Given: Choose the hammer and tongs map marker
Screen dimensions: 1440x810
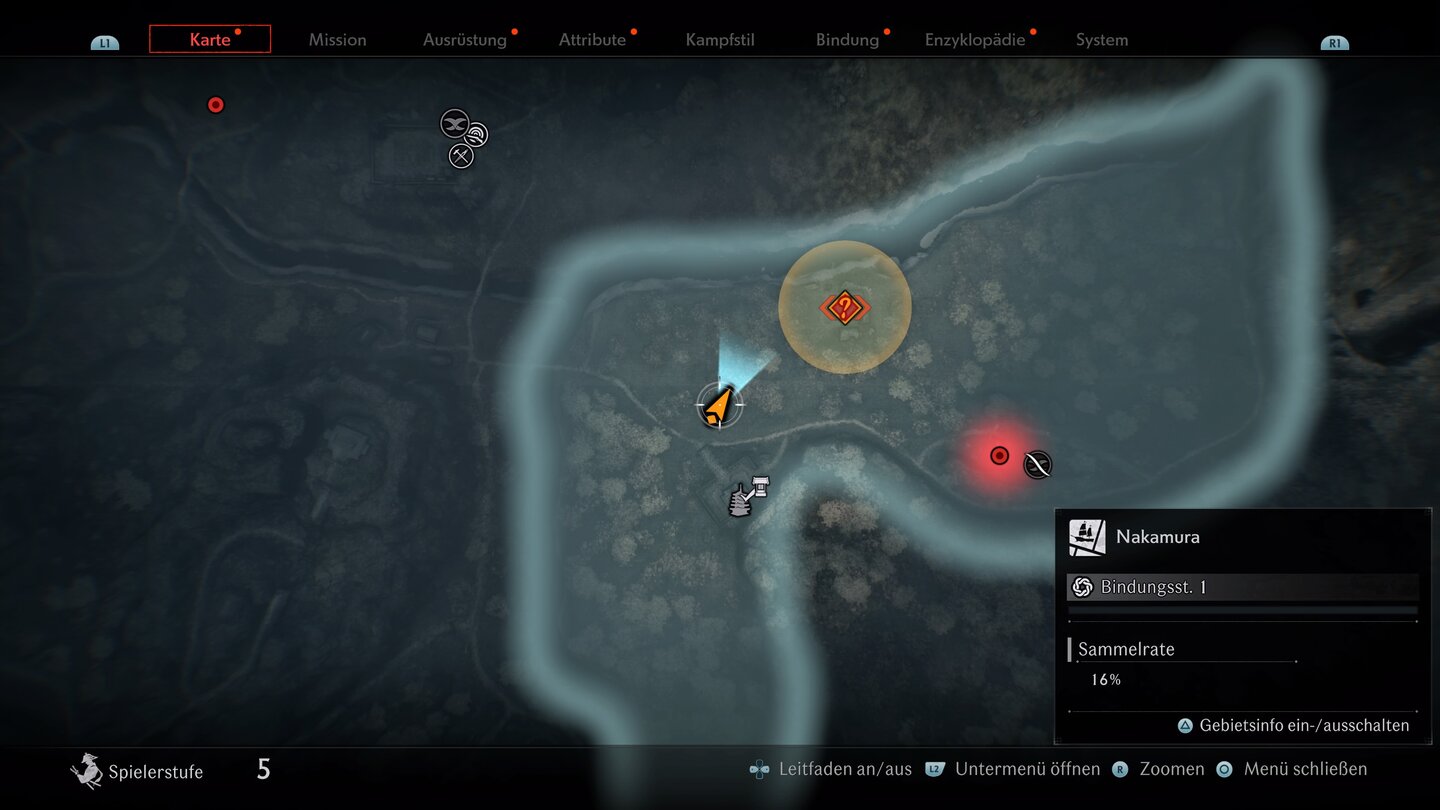Looking at the screenshot, I should (461, 156).
